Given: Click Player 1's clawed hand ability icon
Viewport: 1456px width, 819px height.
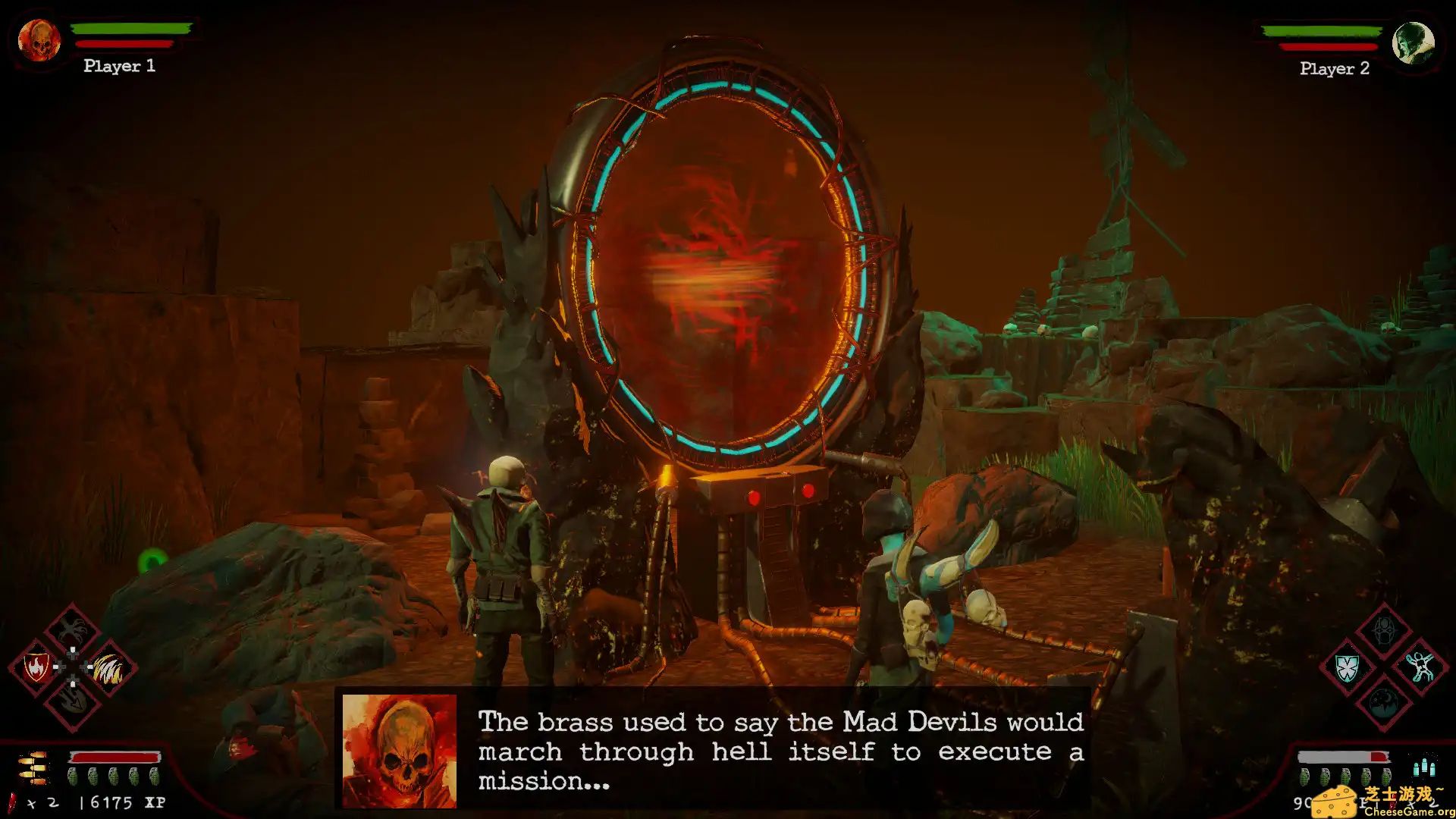Looking at the screenshot, I should point(72,632).
